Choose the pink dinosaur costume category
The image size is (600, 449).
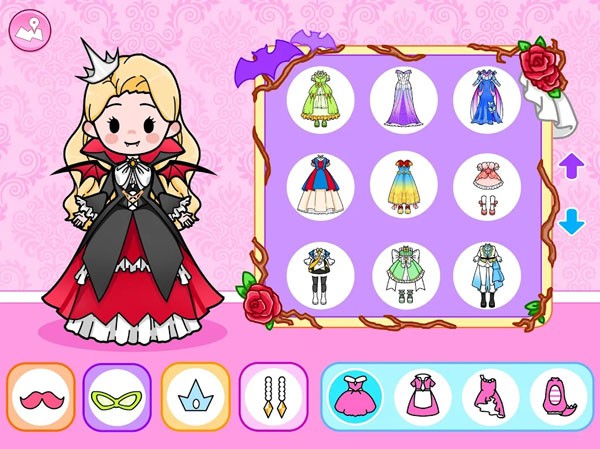[558, 397]
